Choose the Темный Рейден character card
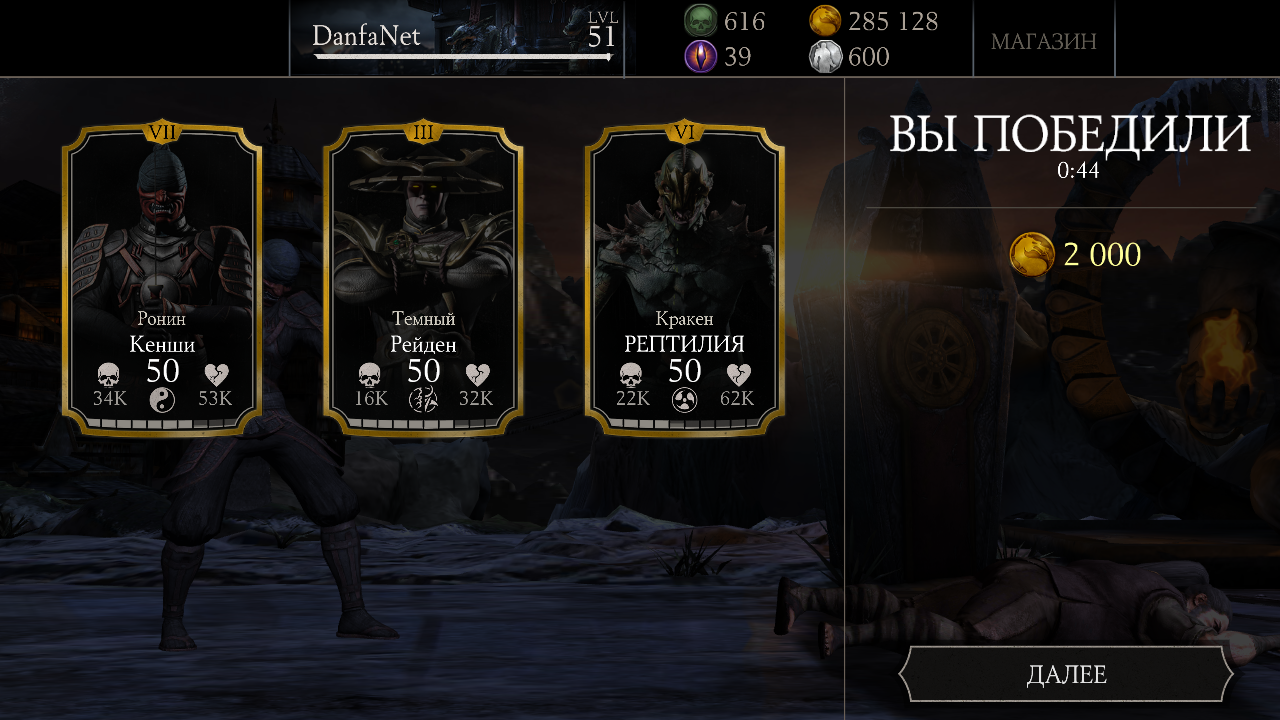 (423, 280)
